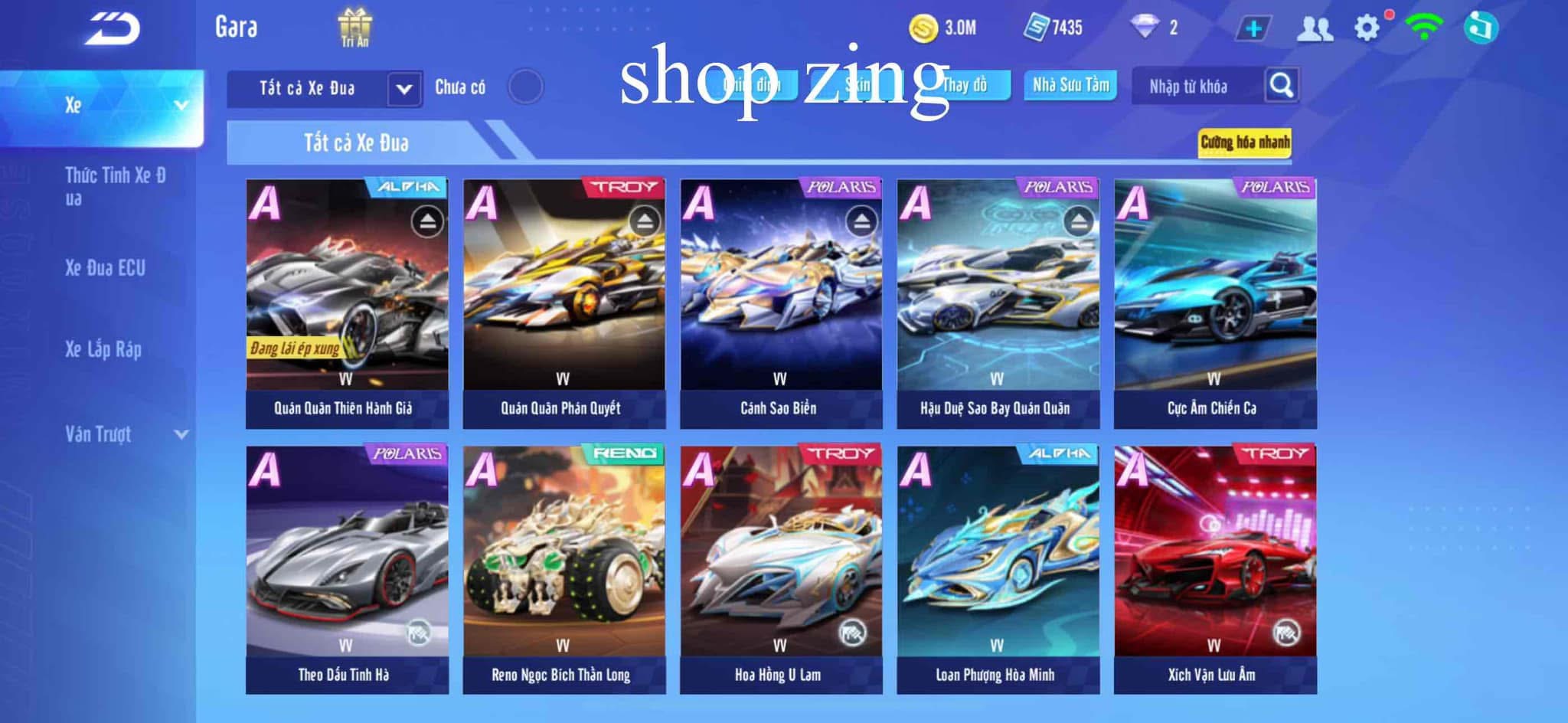This screenshot has height=723, width=1568.
Task: Open the Tri Ân gift box
Action: coord(355,28)
